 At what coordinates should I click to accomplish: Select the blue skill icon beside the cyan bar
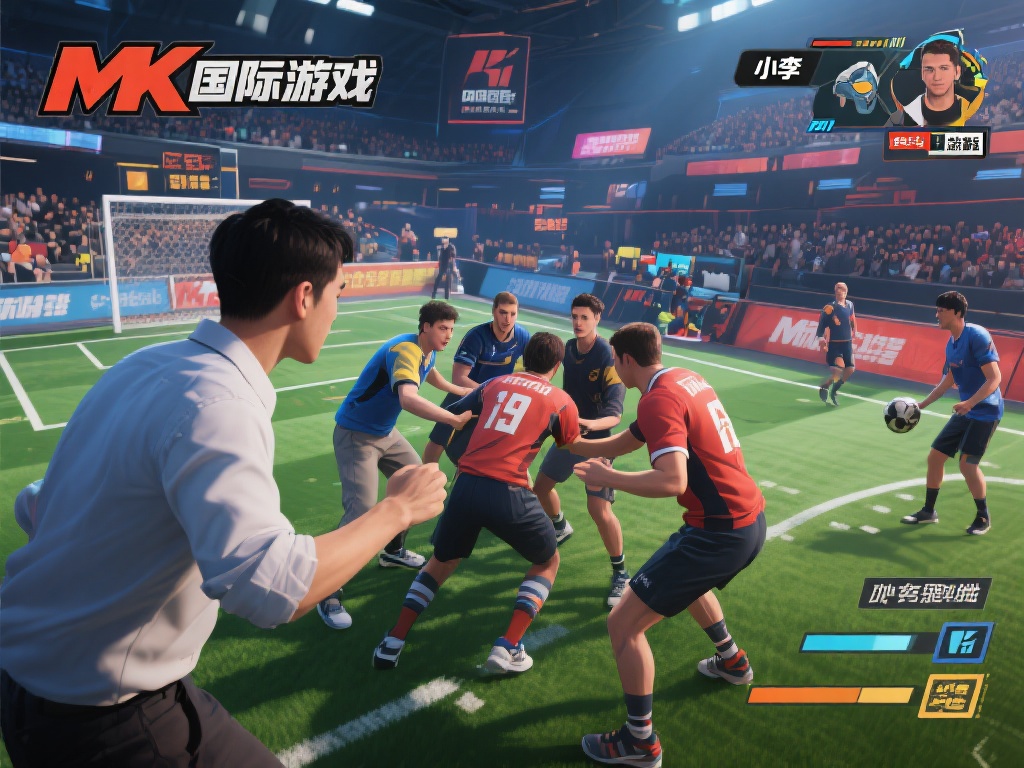(963, 642)
